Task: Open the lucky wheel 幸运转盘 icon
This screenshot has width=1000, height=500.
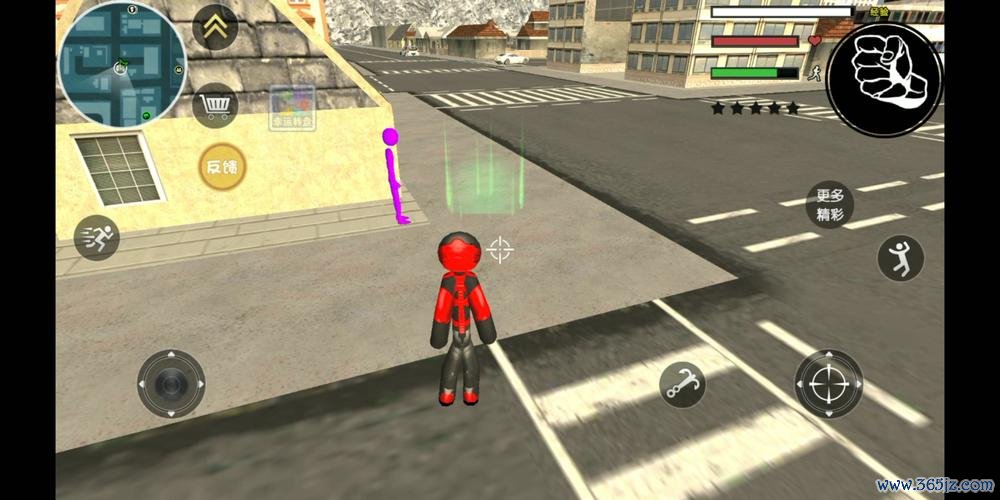Action: point(292,108)
